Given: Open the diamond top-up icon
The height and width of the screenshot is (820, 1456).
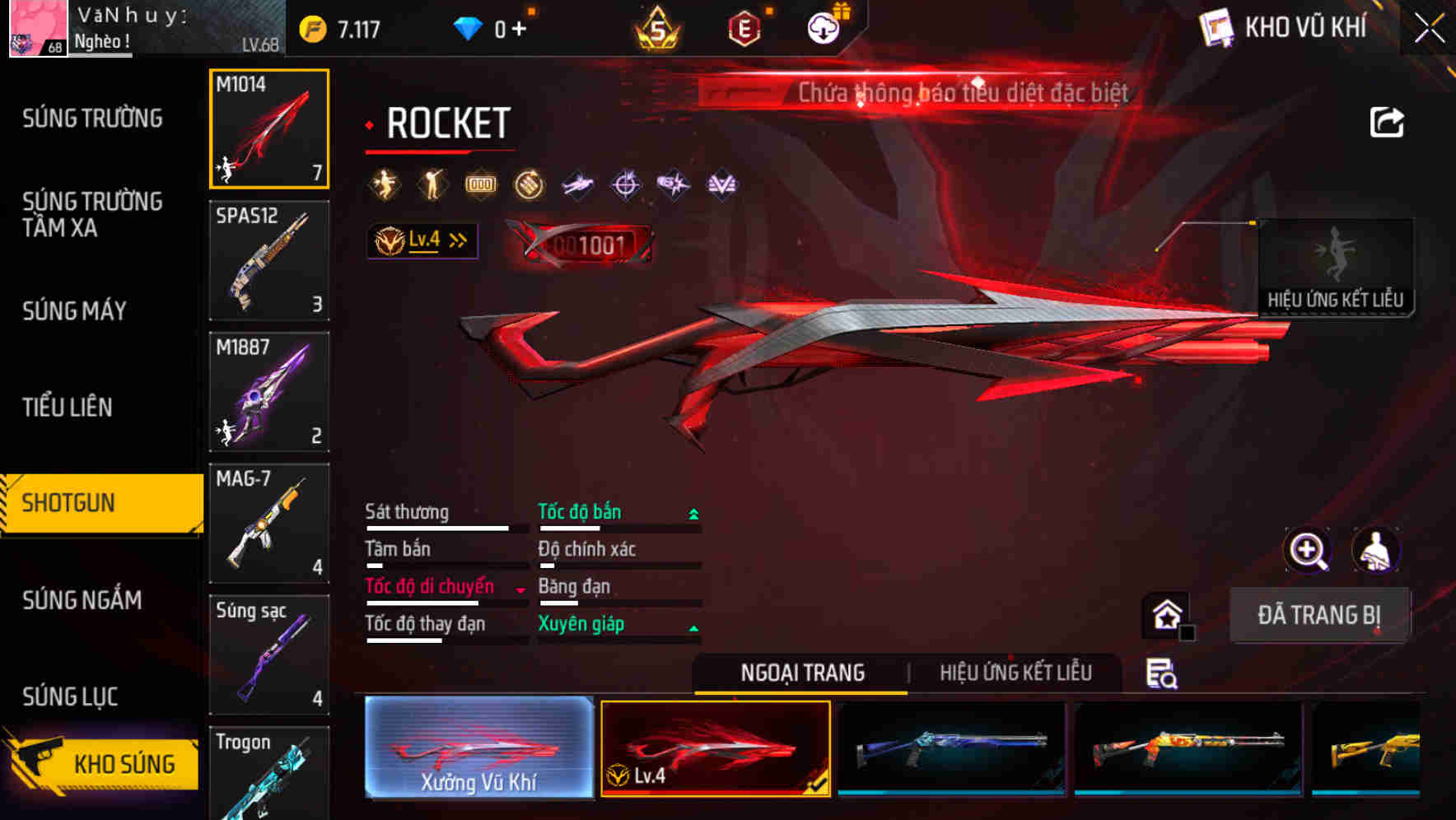Looking at the screenshot, I should [x=467, y=26].
